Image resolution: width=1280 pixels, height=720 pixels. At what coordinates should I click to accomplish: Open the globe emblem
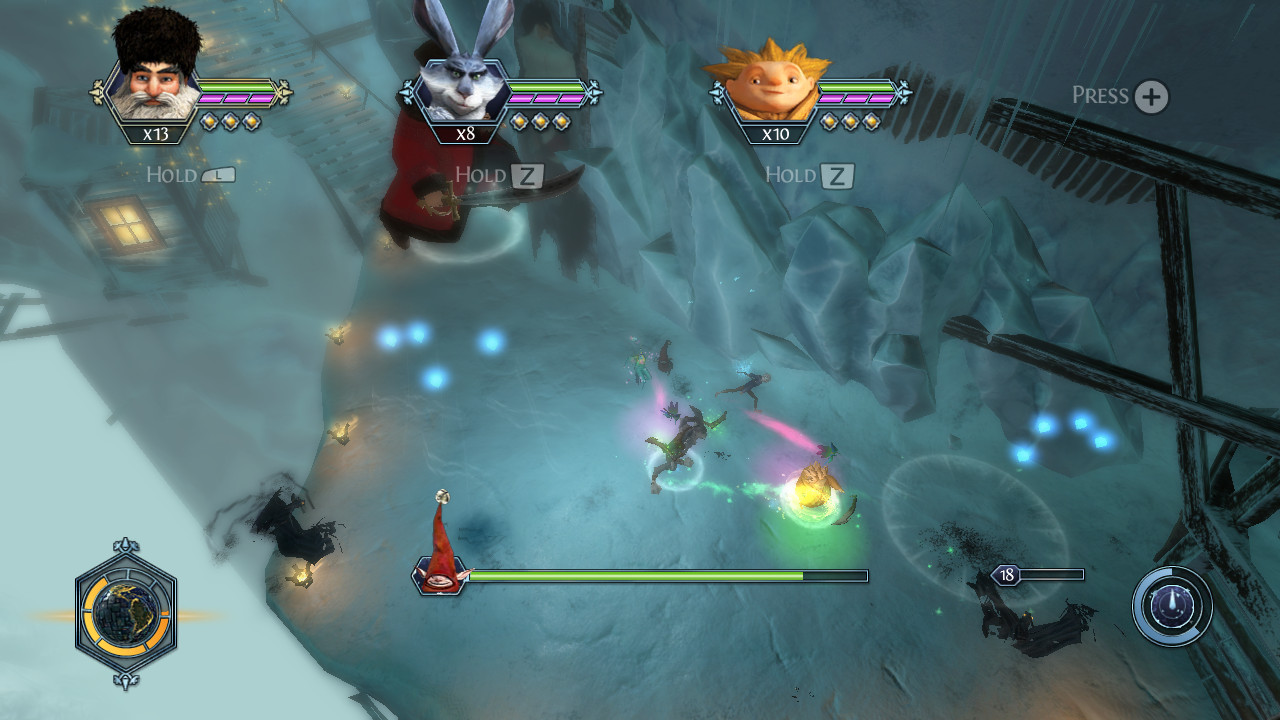(x=126, y=612)
